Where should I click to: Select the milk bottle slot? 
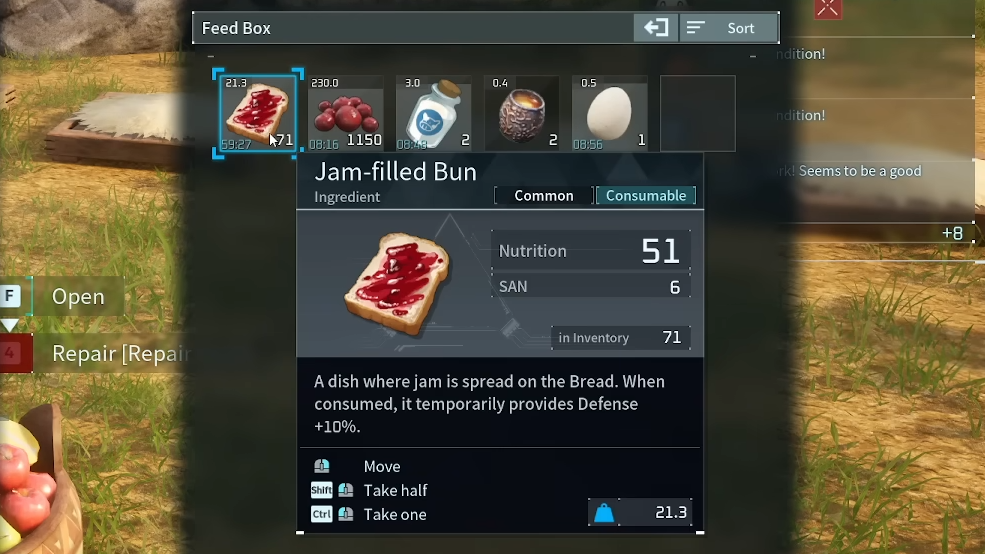[x=434, y=113]
